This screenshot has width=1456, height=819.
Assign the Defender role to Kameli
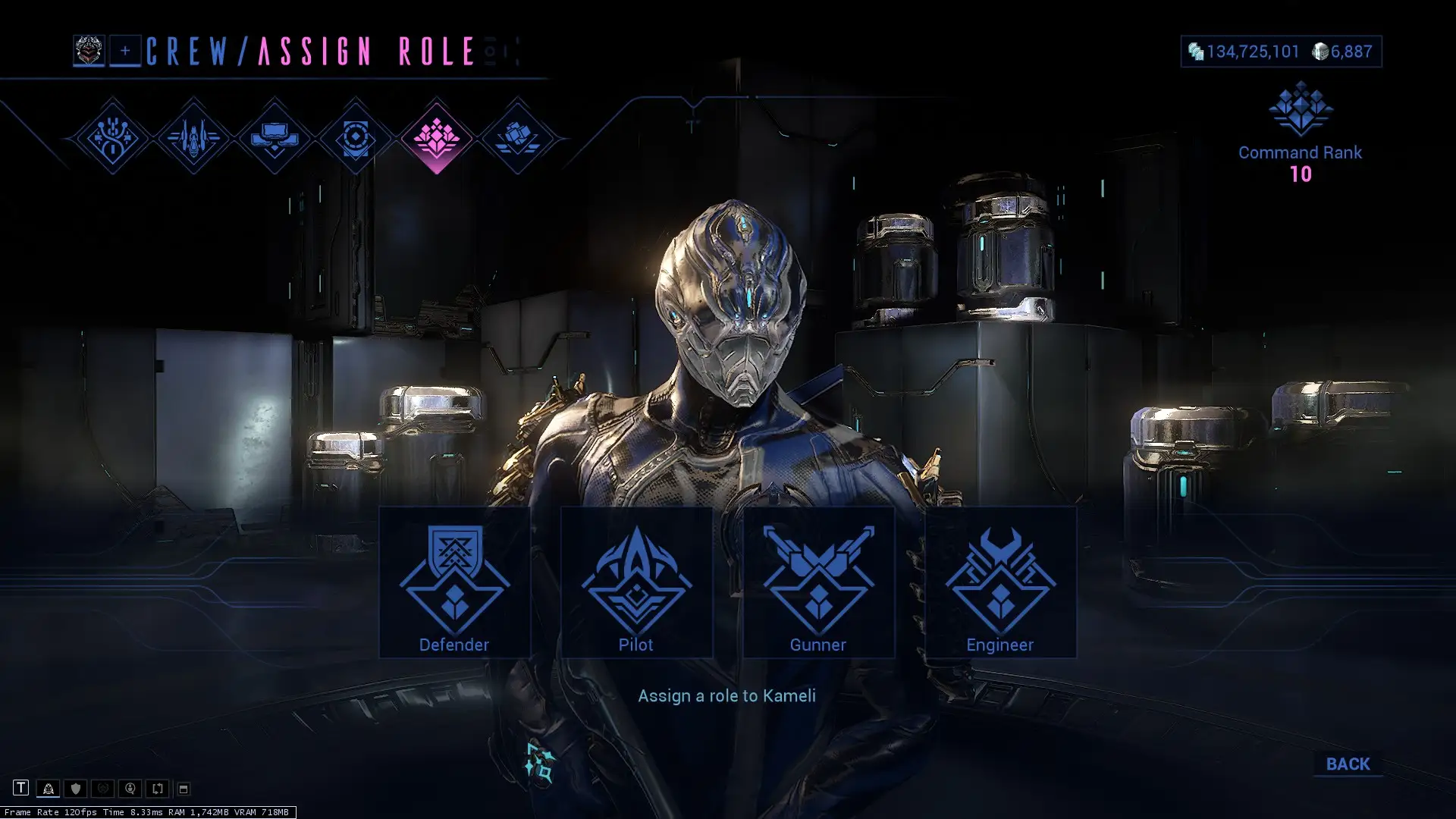[x=454, y=582]
